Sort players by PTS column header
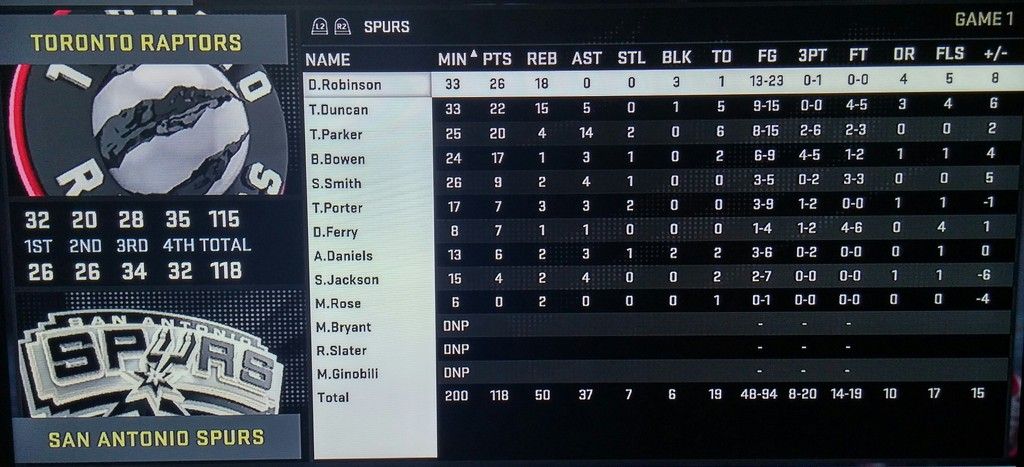The image size is (1024, 467). (497, 59)
